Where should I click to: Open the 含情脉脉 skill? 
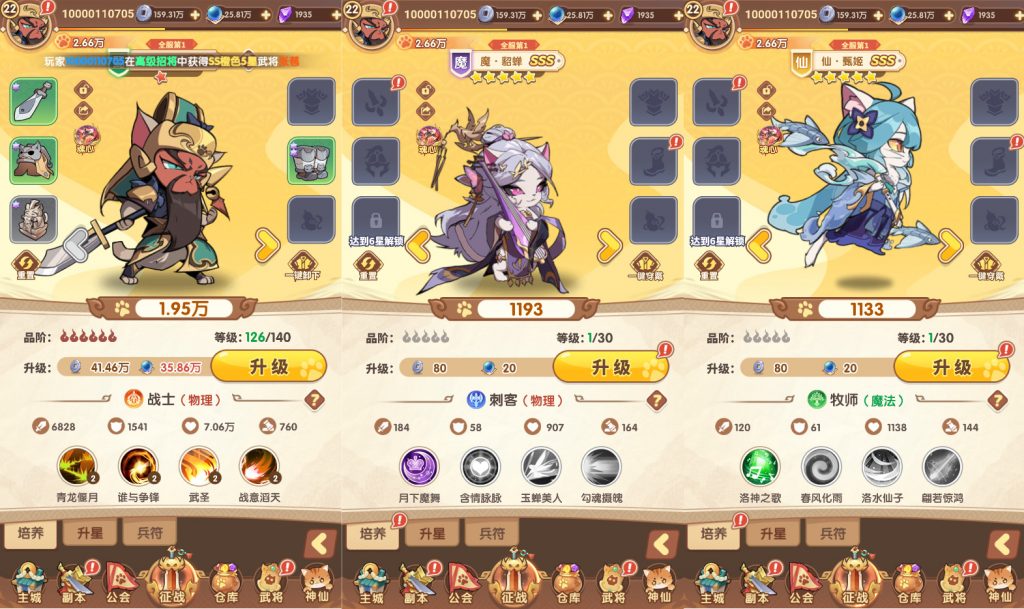click(480, 466)
